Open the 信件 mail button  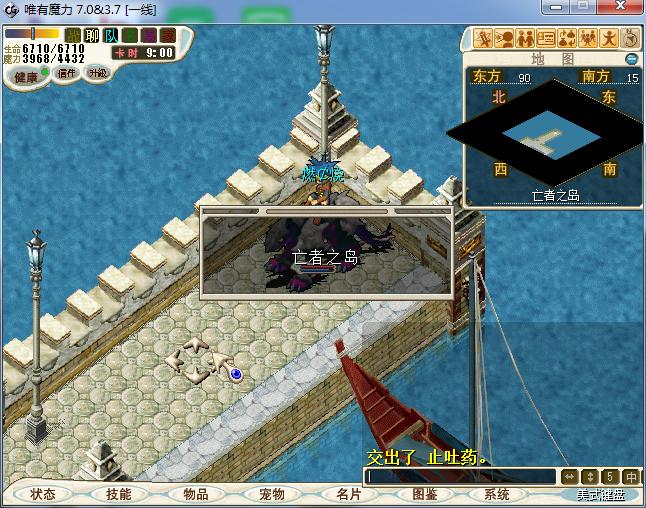68,73
